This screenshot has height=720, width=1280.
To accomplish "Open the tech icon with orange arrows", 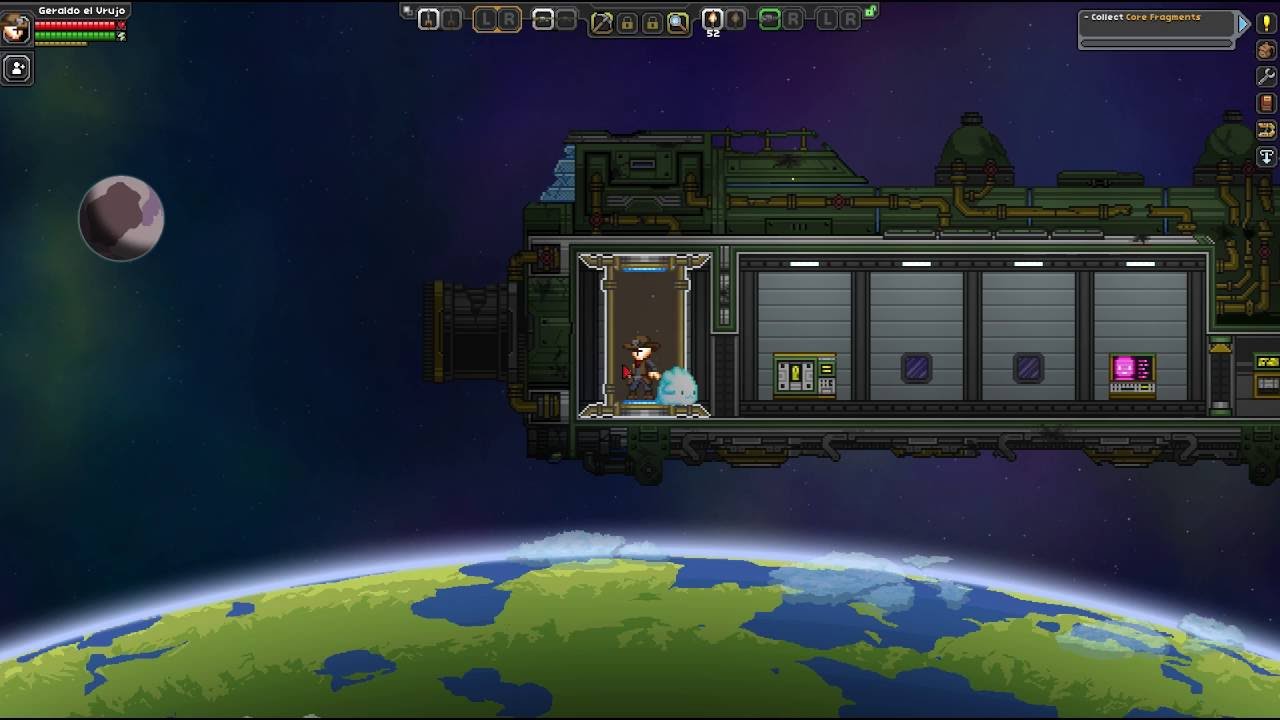I will [1266, 130].
